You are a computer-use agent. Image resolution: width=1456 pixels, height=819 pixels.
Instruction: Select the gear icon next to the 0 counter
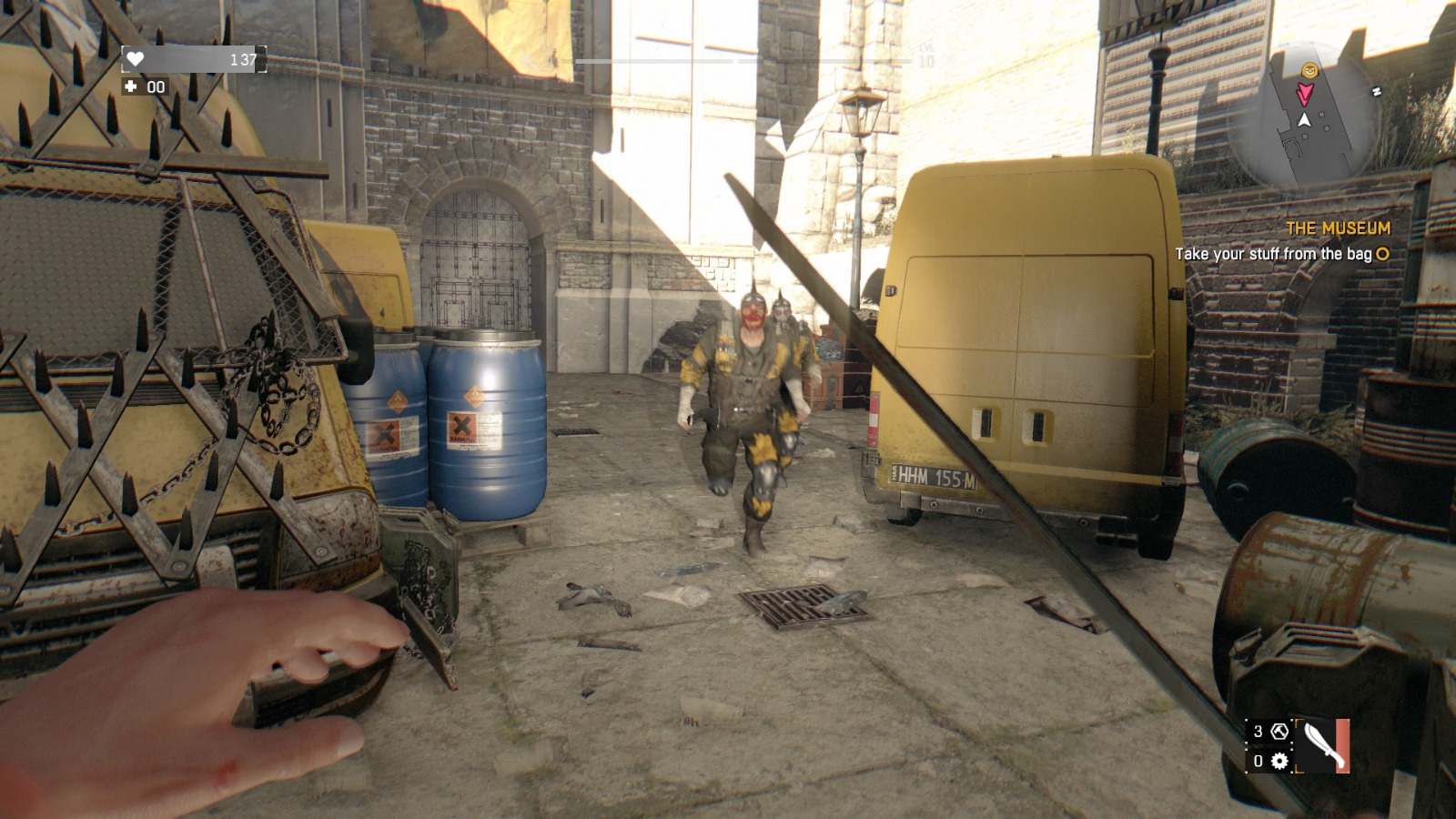click(x=1279, y=763)
